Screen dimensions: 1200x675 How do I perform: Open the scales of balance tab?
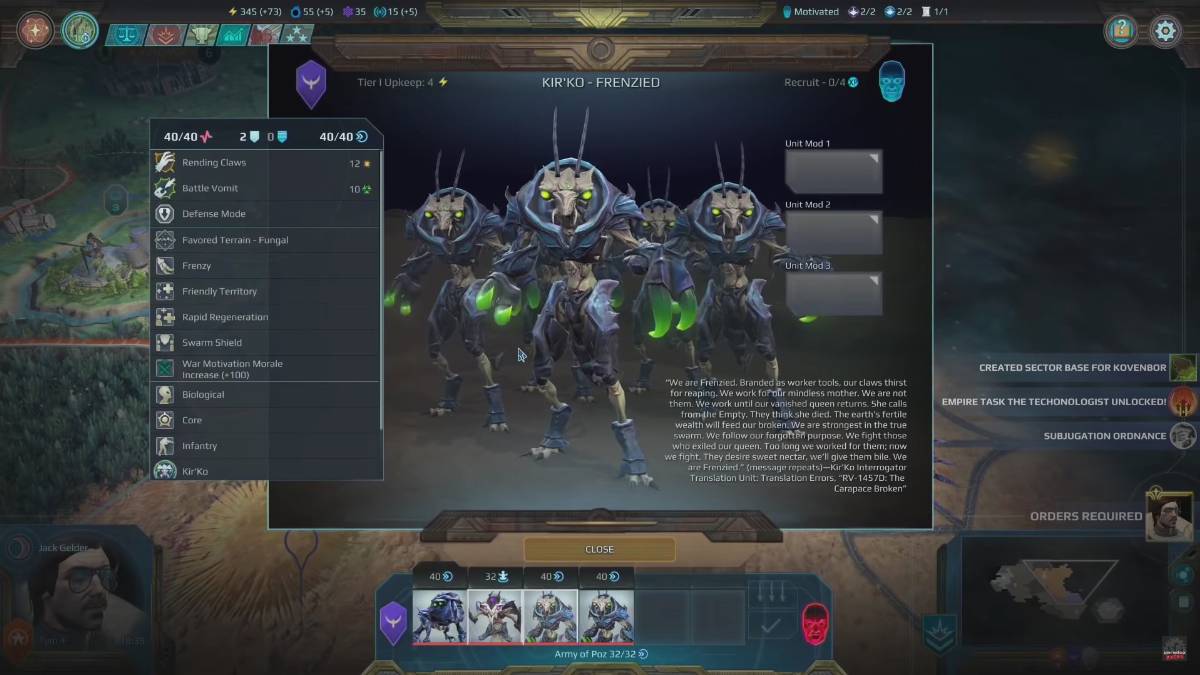click(127, 35)
